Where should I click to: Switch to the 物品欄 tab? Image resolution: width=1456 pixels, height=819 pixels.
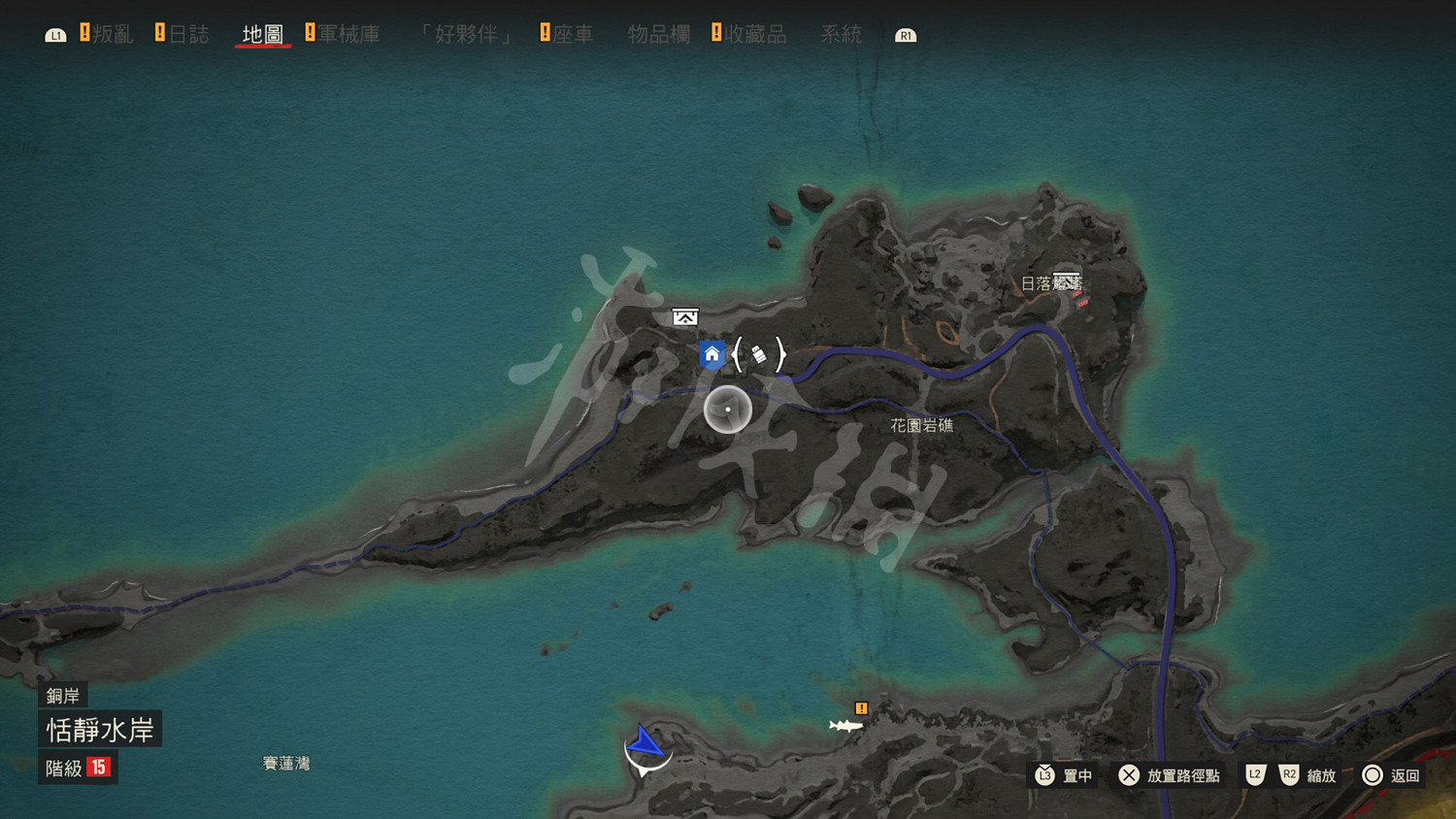(x=661, y=34)
